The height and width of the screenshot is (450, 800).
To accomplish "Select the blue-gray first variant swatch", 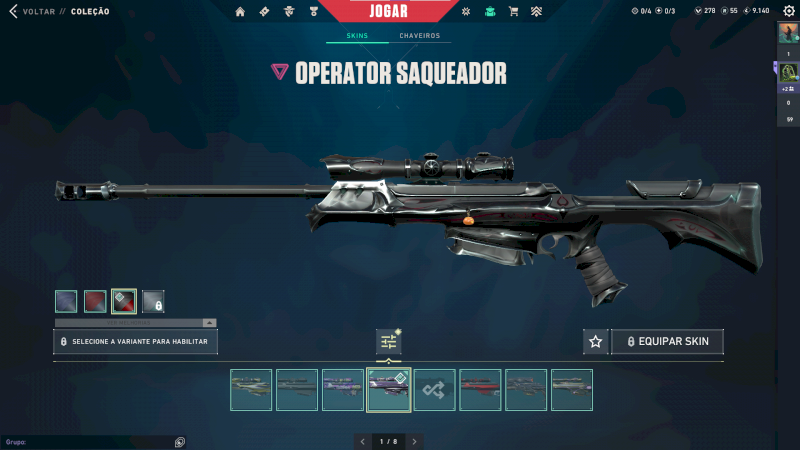I will coord(66,300).
